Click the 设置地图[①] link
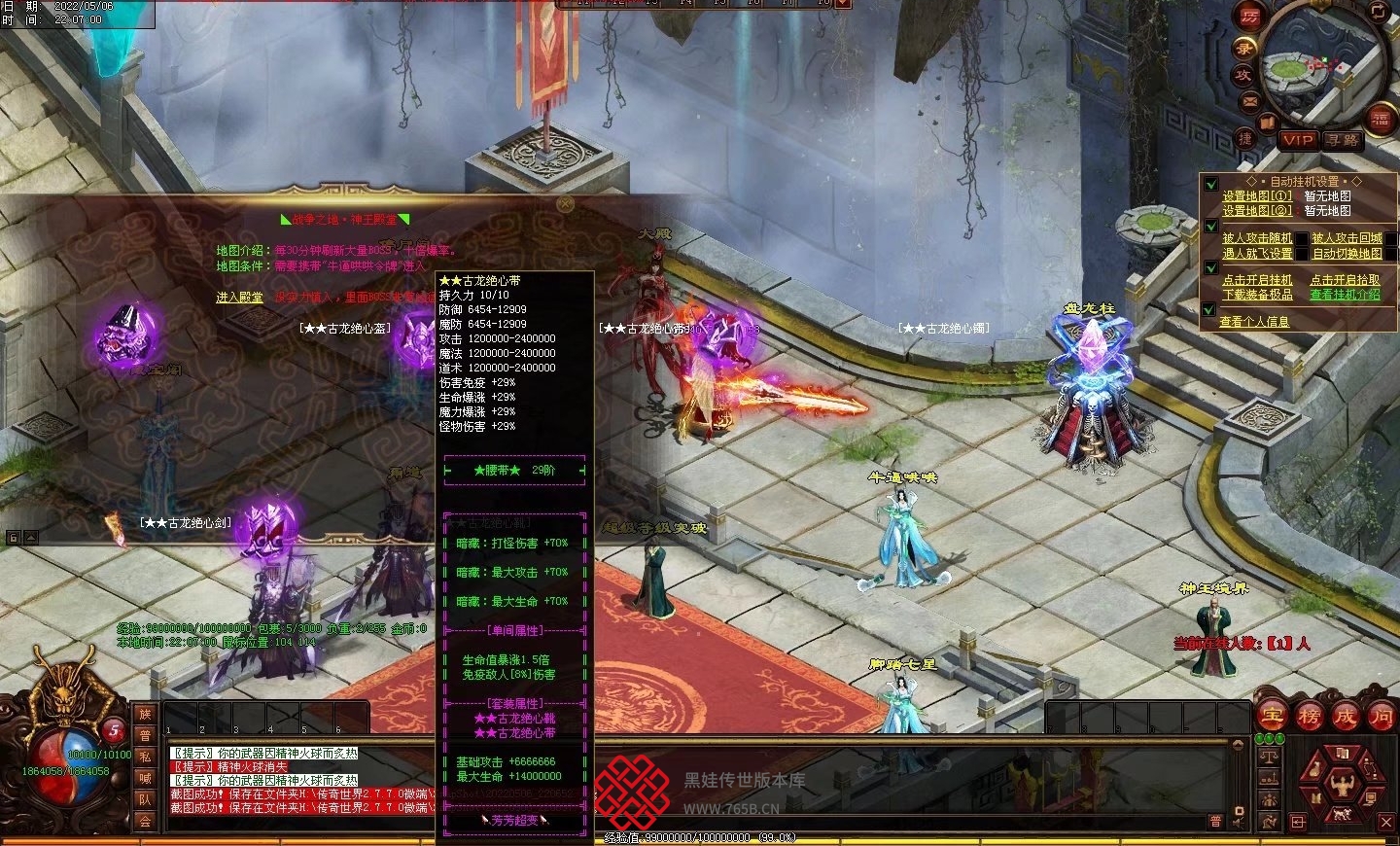The width and height of the screenshot is (1400, 846). (x=1257, y=195)
